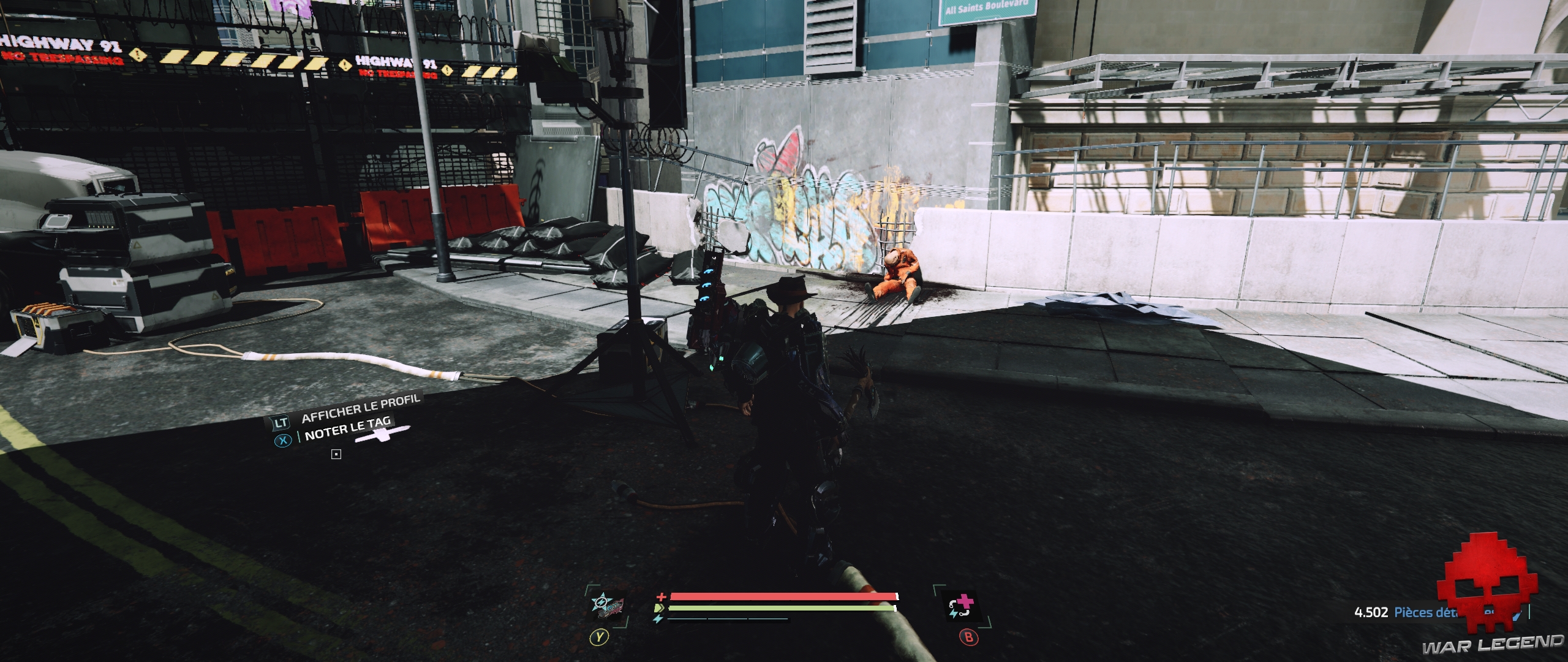Click the white tag marker icon beside Noter le tag
Viewport: 1568px width, 662px height.
[x=381, y=435]
